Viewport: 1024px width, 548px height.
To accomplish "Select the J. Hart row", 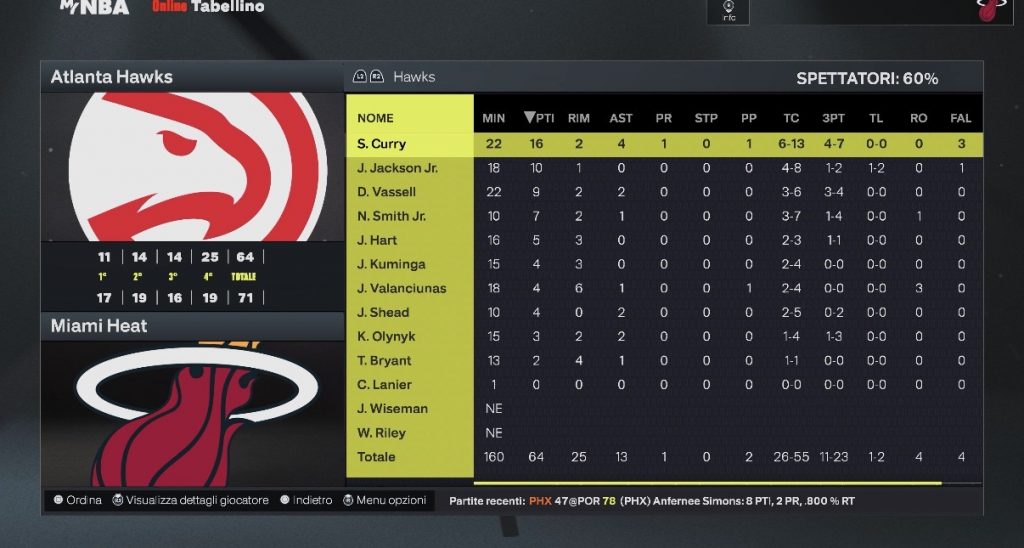I will (377, 240).
